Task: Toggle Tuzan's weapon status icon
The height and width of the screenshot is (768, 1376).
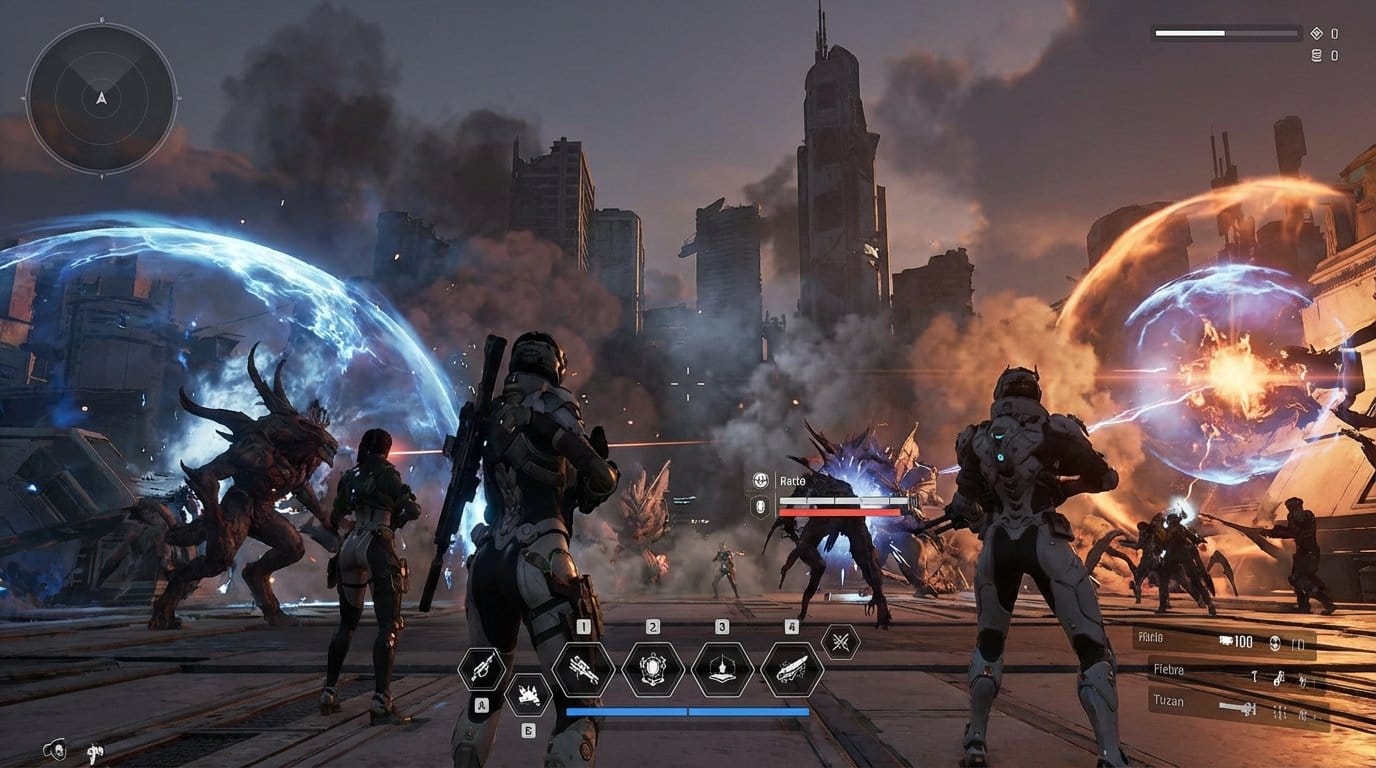Action: pos(1236,707)
